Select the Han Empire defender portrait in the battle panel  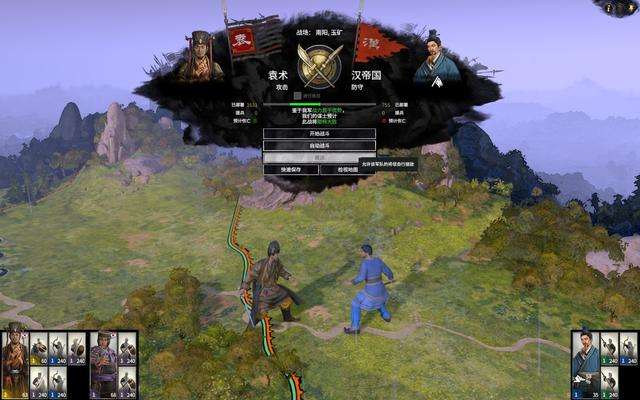(437, 58)
